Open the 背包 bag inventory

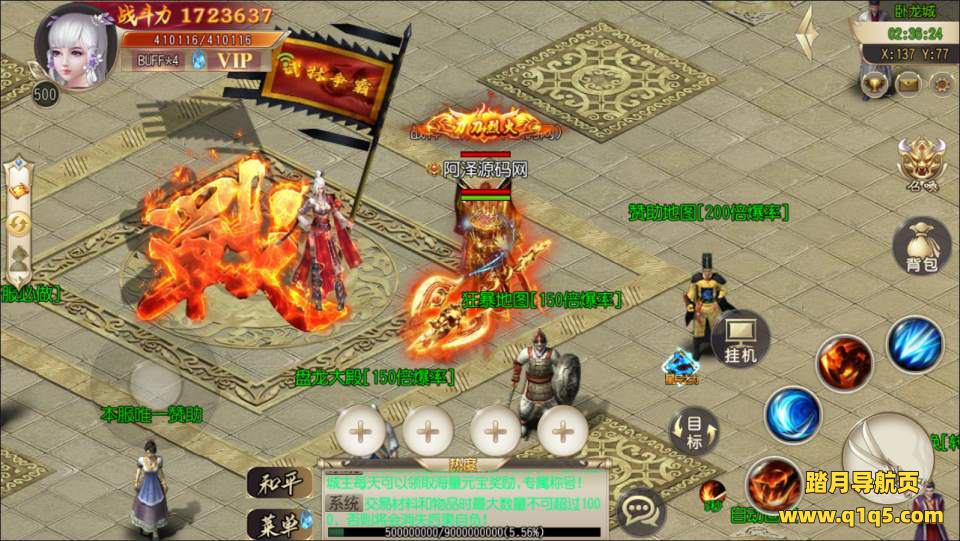point(921,246)
